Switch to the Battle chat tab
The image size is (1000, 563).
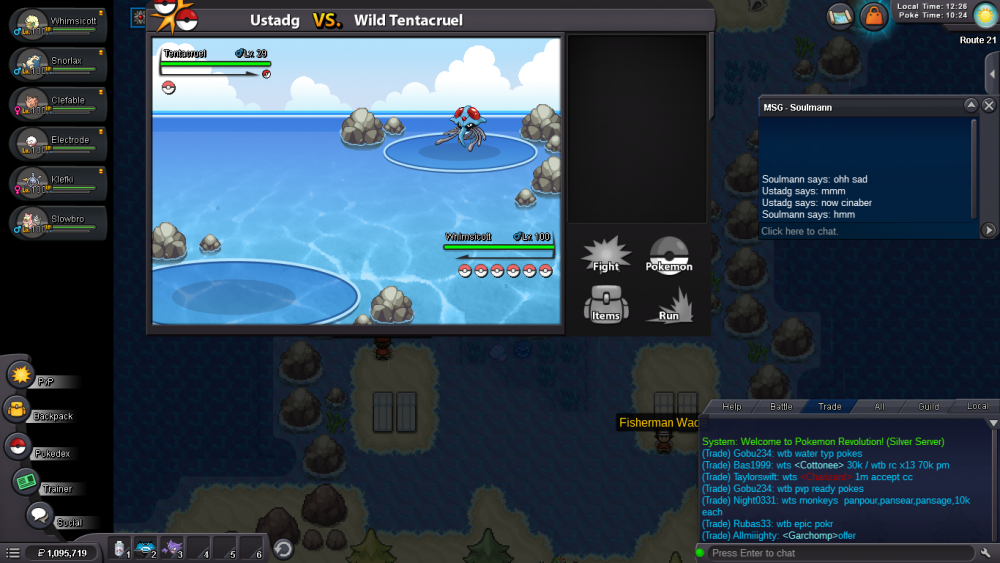[781, 406]
